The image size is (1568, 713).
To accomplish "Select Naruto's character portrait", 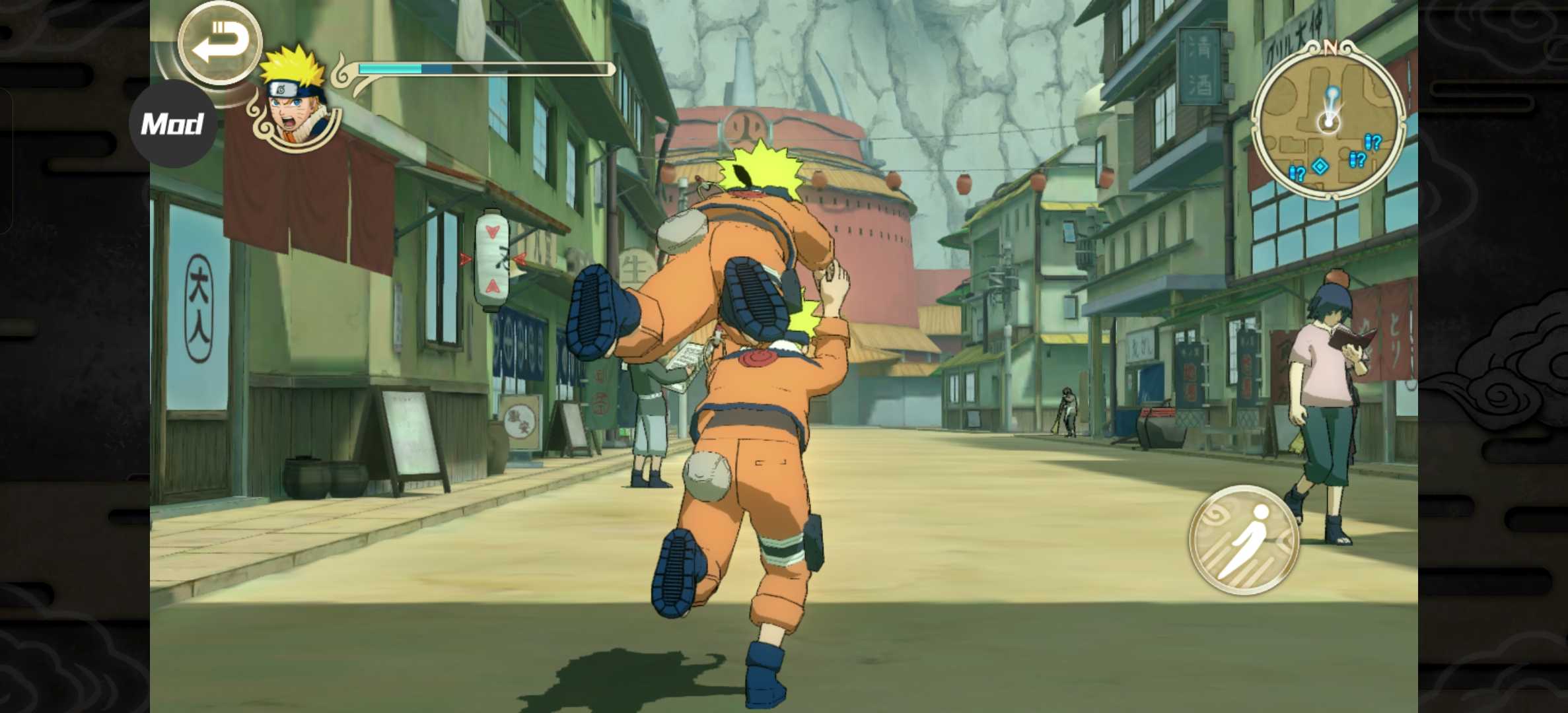I will click(295, 101).
